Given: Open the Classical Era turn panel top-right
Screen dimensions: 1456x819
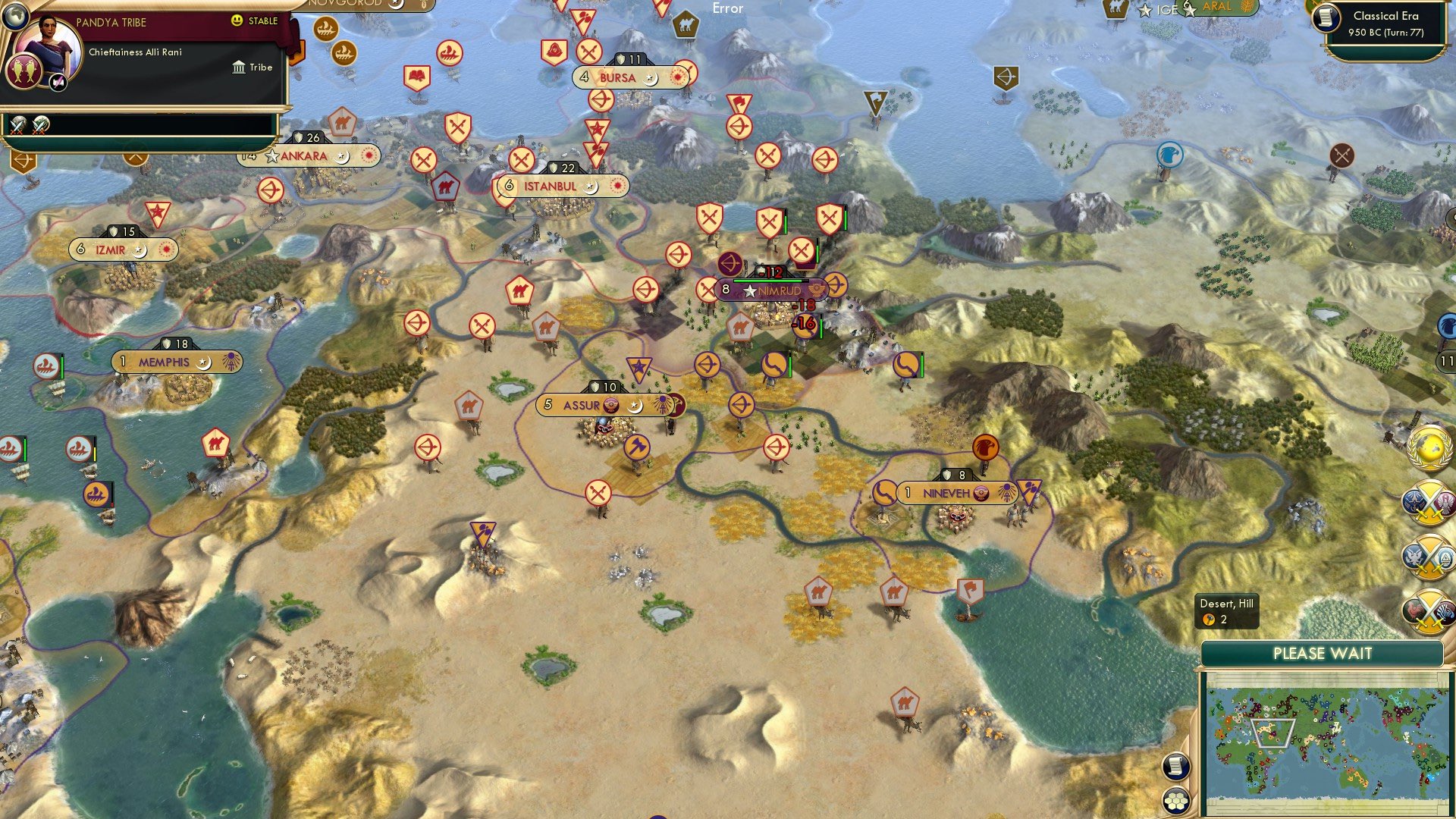Looking at the screenshot, I should tap(1388, 21).
